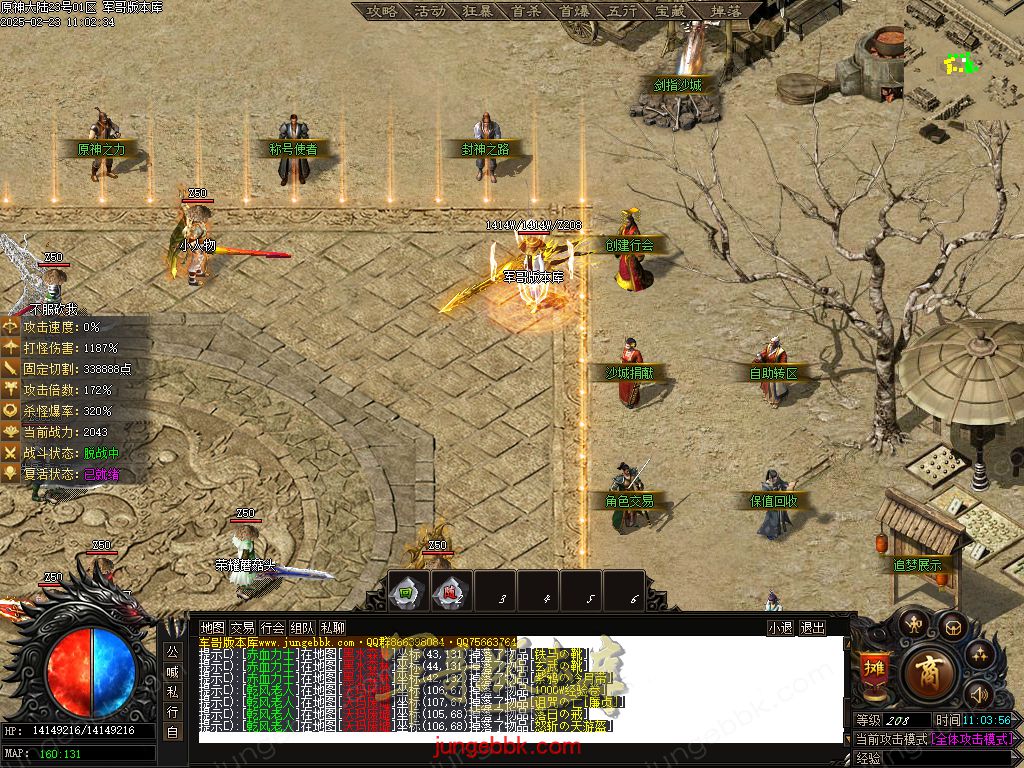Switch to the 组队 team tab
The height and width of the screenshot is (768, 1024).
(302, 628)
